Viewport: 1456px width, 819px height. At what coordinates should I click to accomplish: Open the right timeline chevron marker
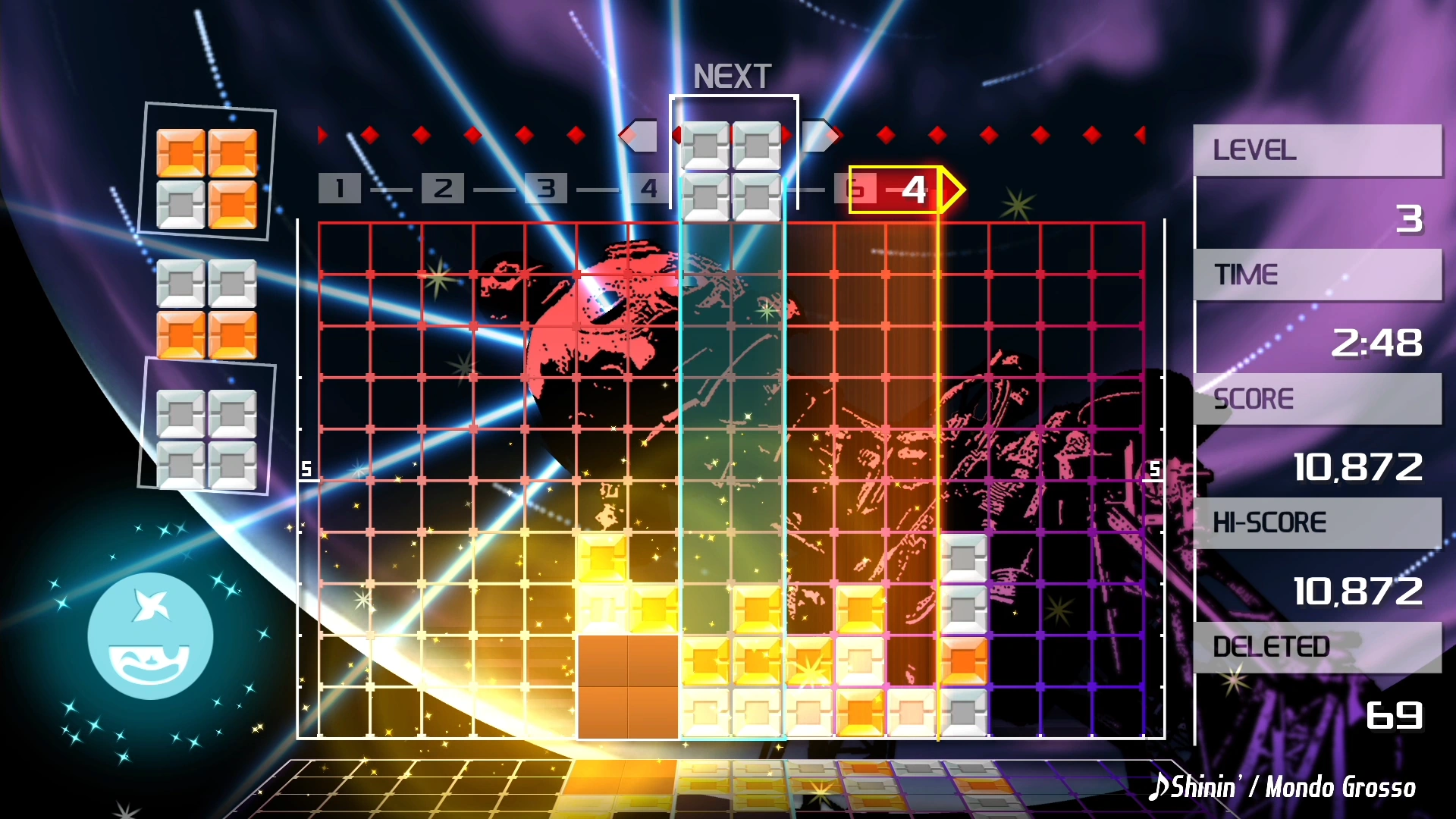point(819,135)
